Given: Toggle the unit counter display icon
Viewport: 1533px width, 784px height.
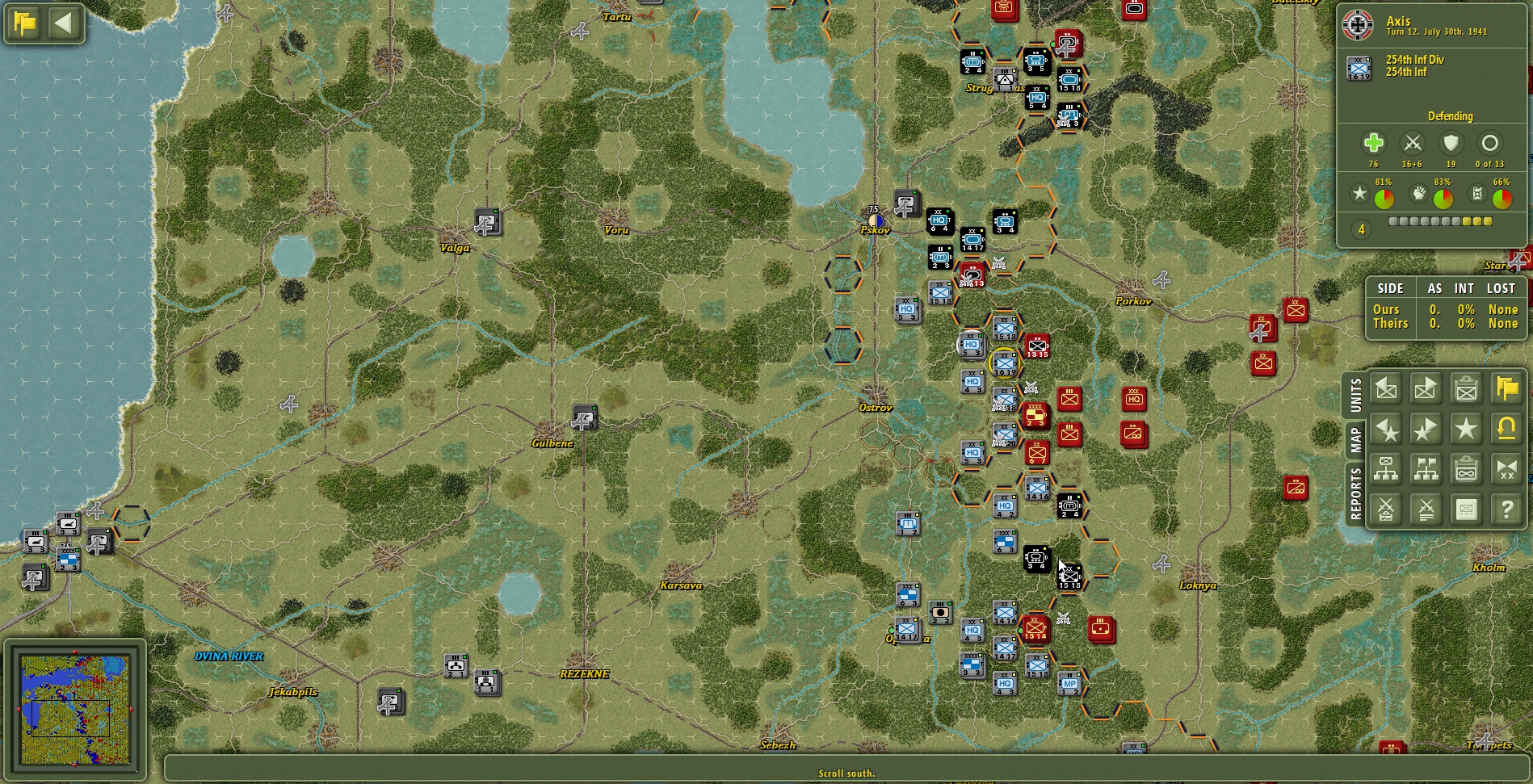Looking at the screenshot, I should click(1465, 509).
